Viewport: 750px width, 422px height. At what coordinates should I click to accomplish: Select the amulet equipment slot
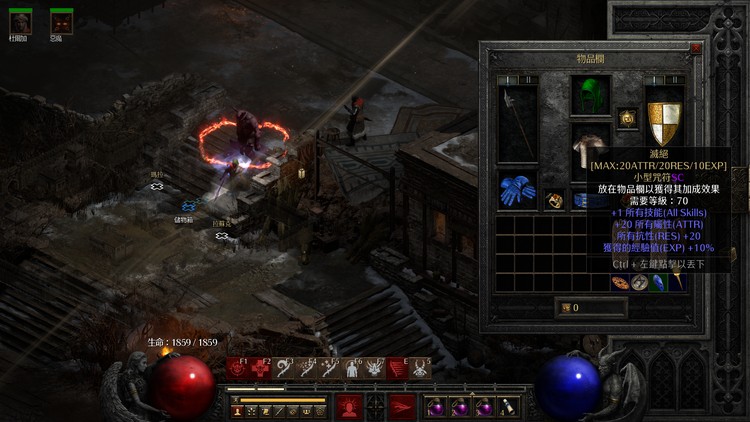(628, 117)
